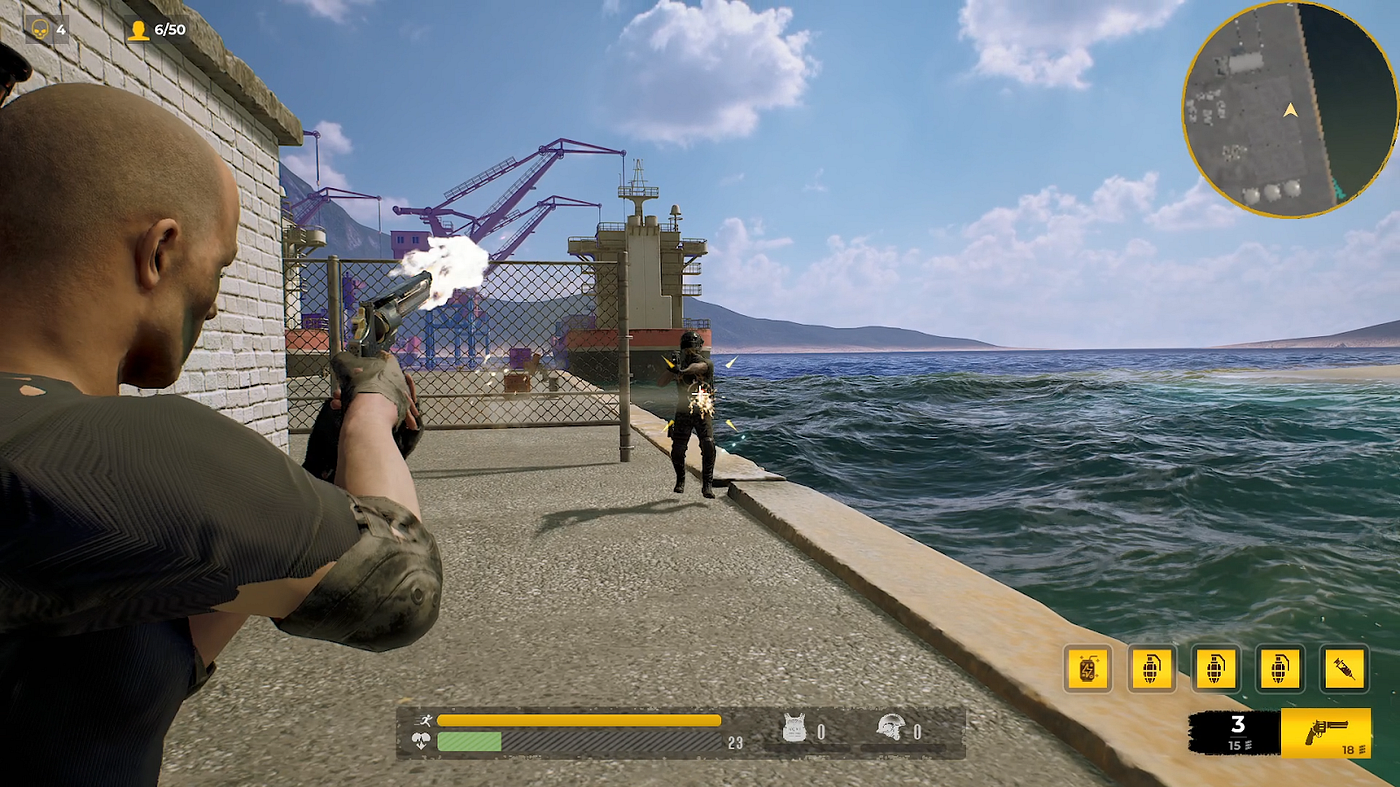1400x787 pixels.
Task: Click the body armor vest icon
Action: 794,729
